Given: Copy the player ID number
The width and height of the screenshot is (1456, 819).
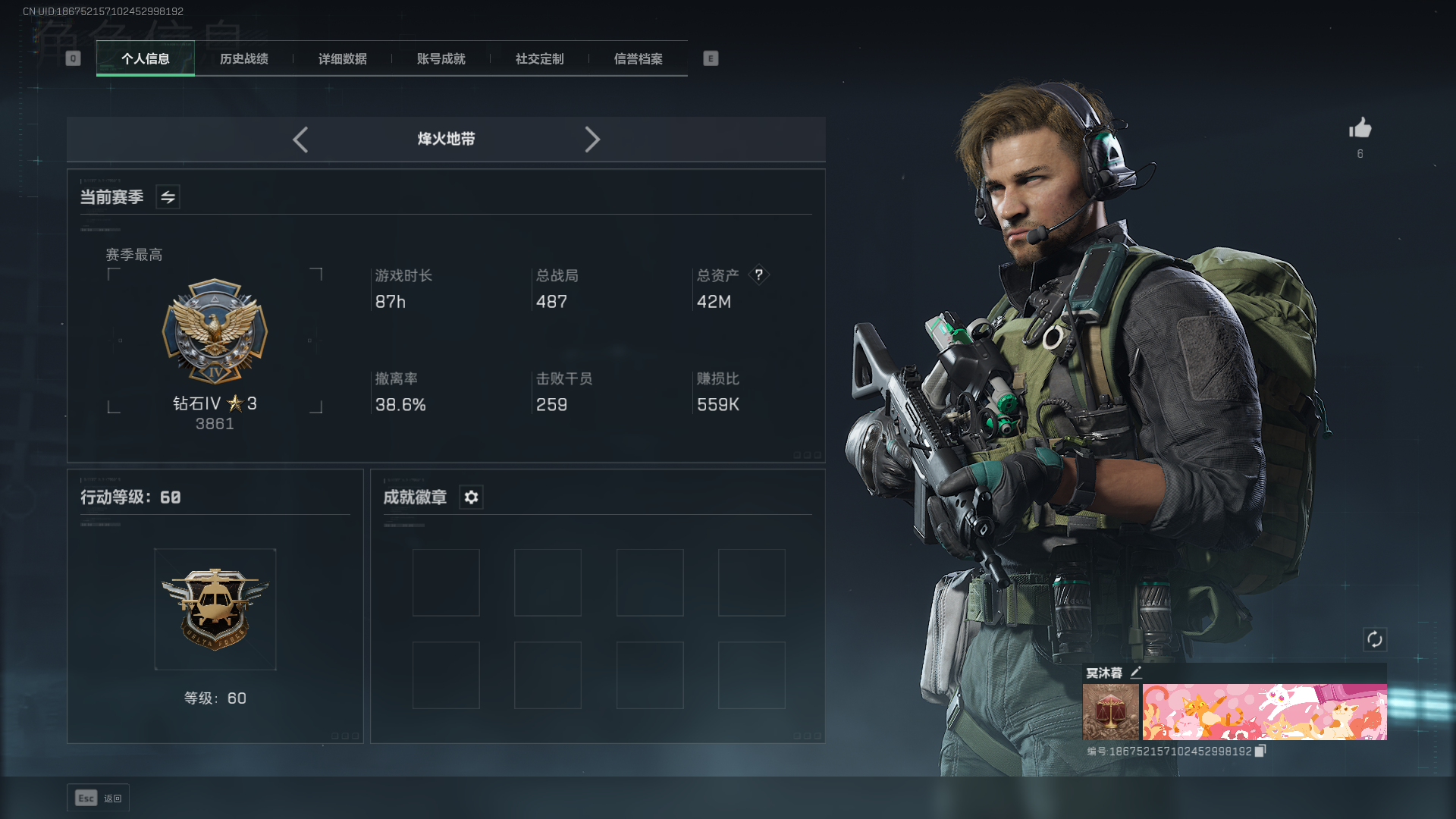Looking at the screenshot, I should point(1260,751).
